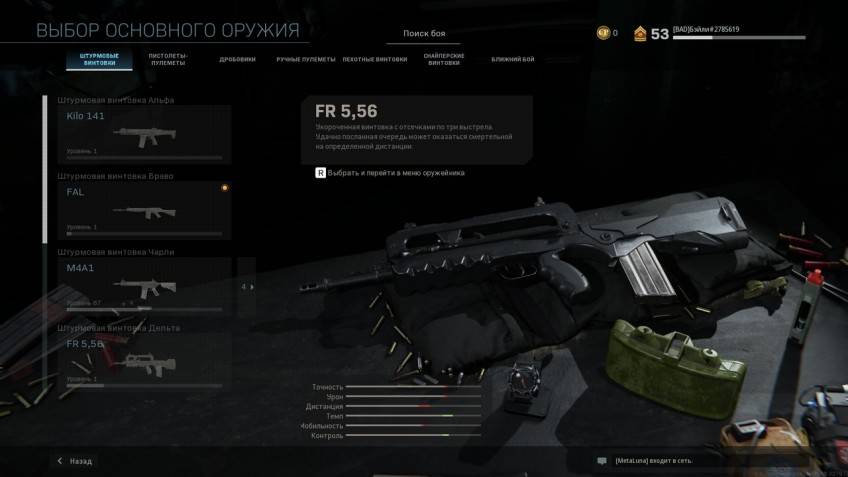The width and height of the screenshot is (848, 477).
Task: Switch to Пехотные винтовки tab
Action: click(375, 59)
